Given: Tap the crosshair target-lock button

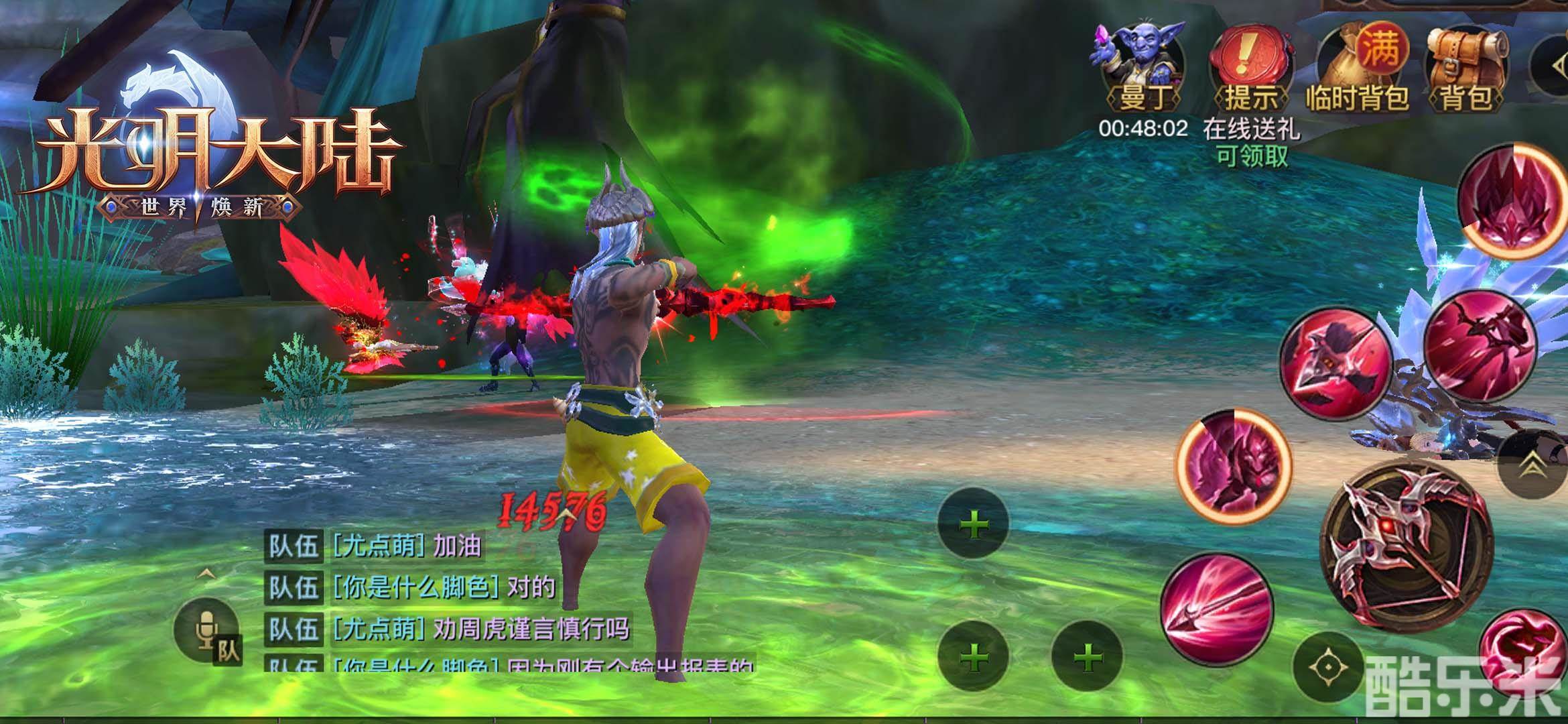Looking at the screenshot, I should pyautogui.click(x=1327, y=667).
